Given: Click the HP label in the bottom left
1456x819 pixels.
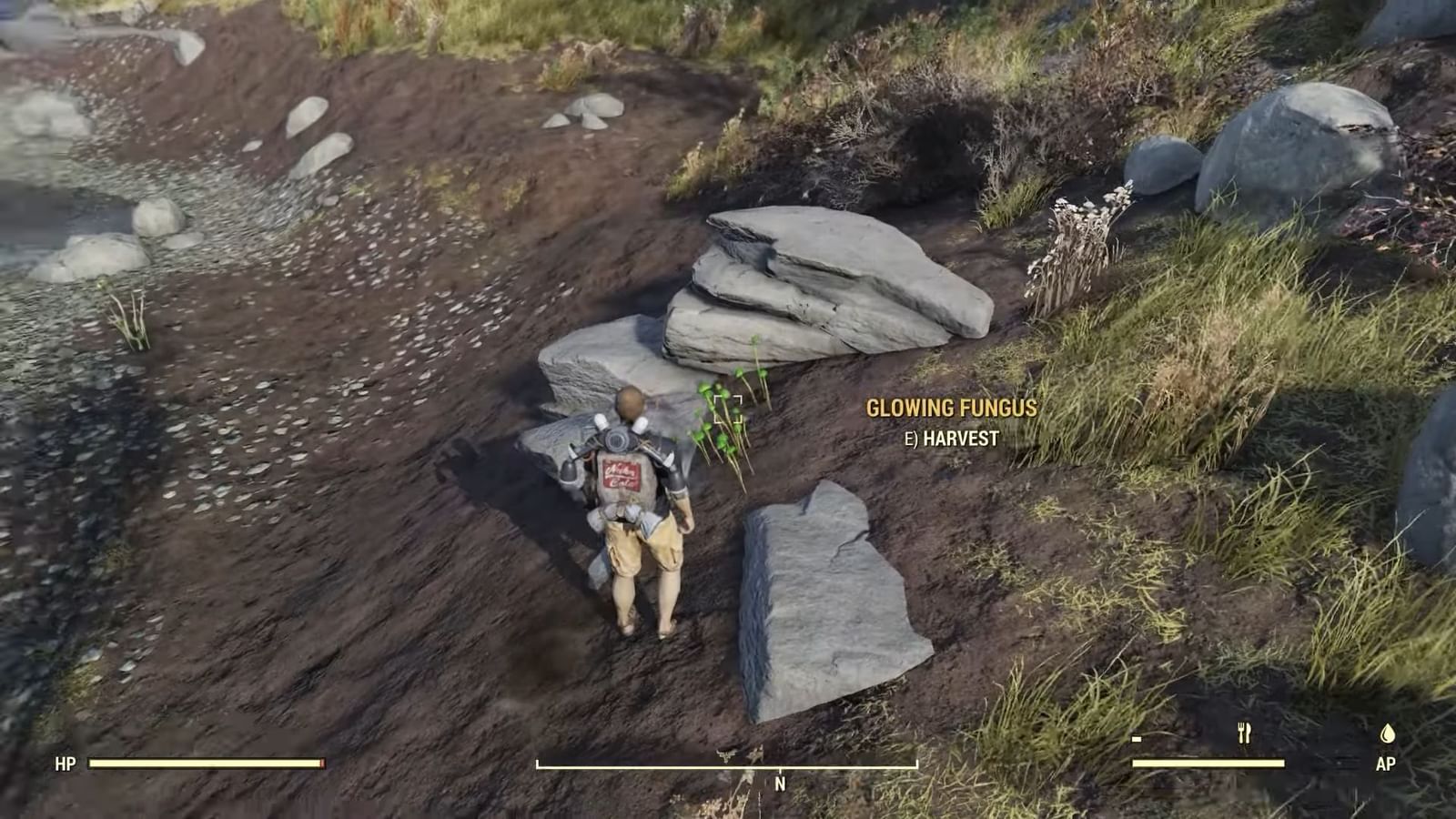Looking at the screenshot, I should pyautogui.click(x=66, y=763).
